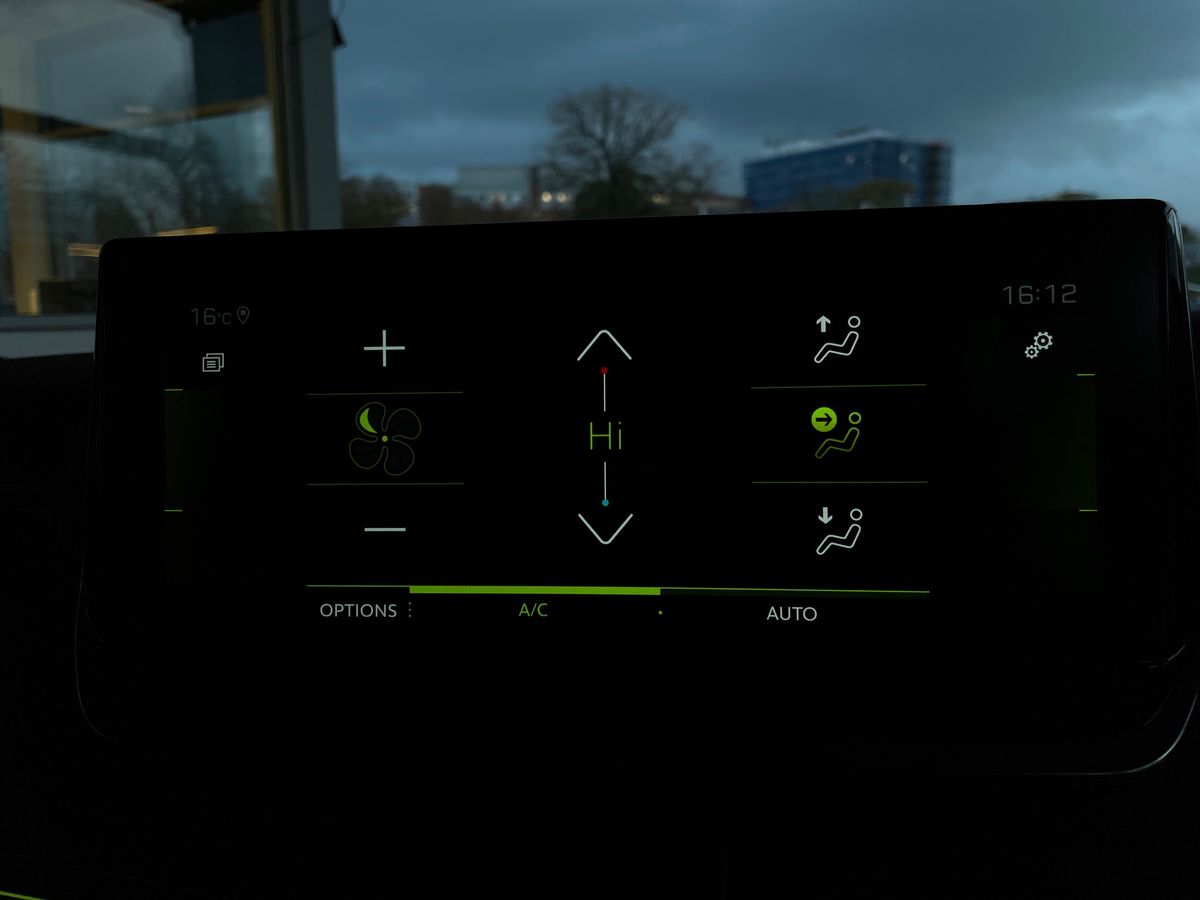
Task: Select downward footwell airflow mode
Action: [x=838, y=530]
